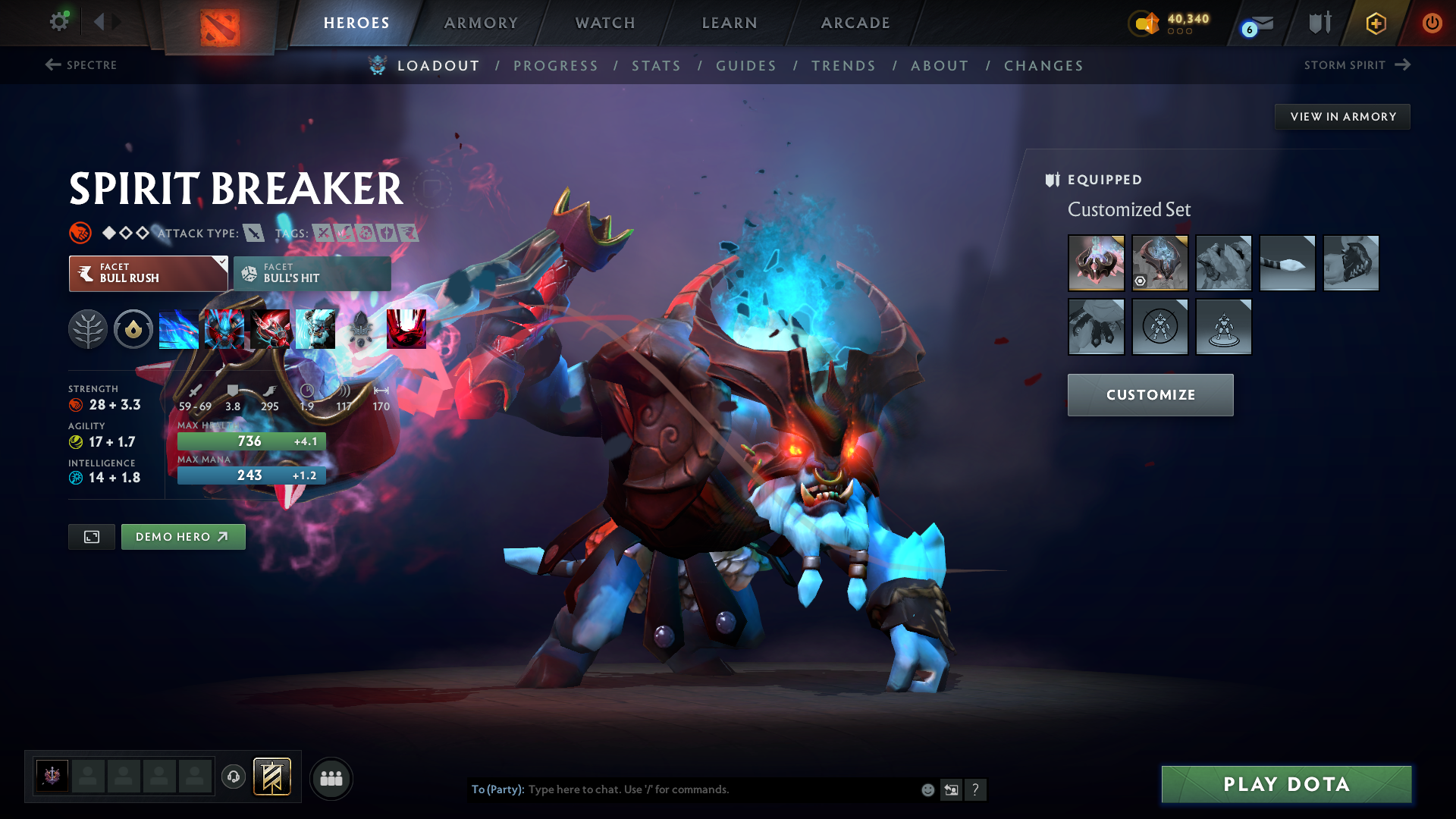1456x819 pixels.
Task: Open the settings gear icon
Action: [58, 21]
